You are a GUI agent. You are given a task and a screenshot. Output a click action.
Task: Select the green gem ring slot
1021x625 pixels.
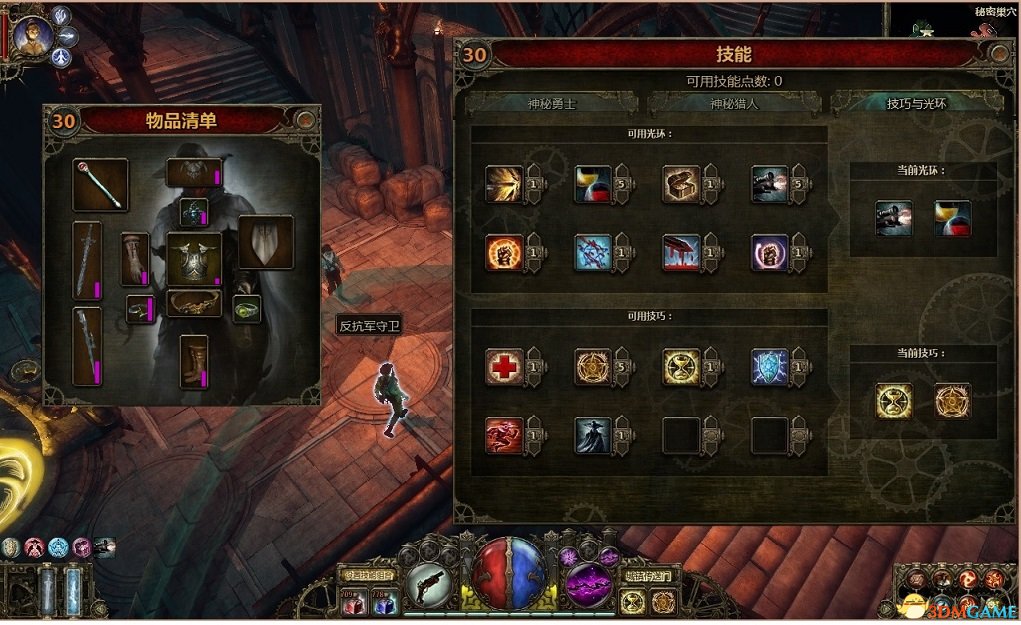click(247, 309)
